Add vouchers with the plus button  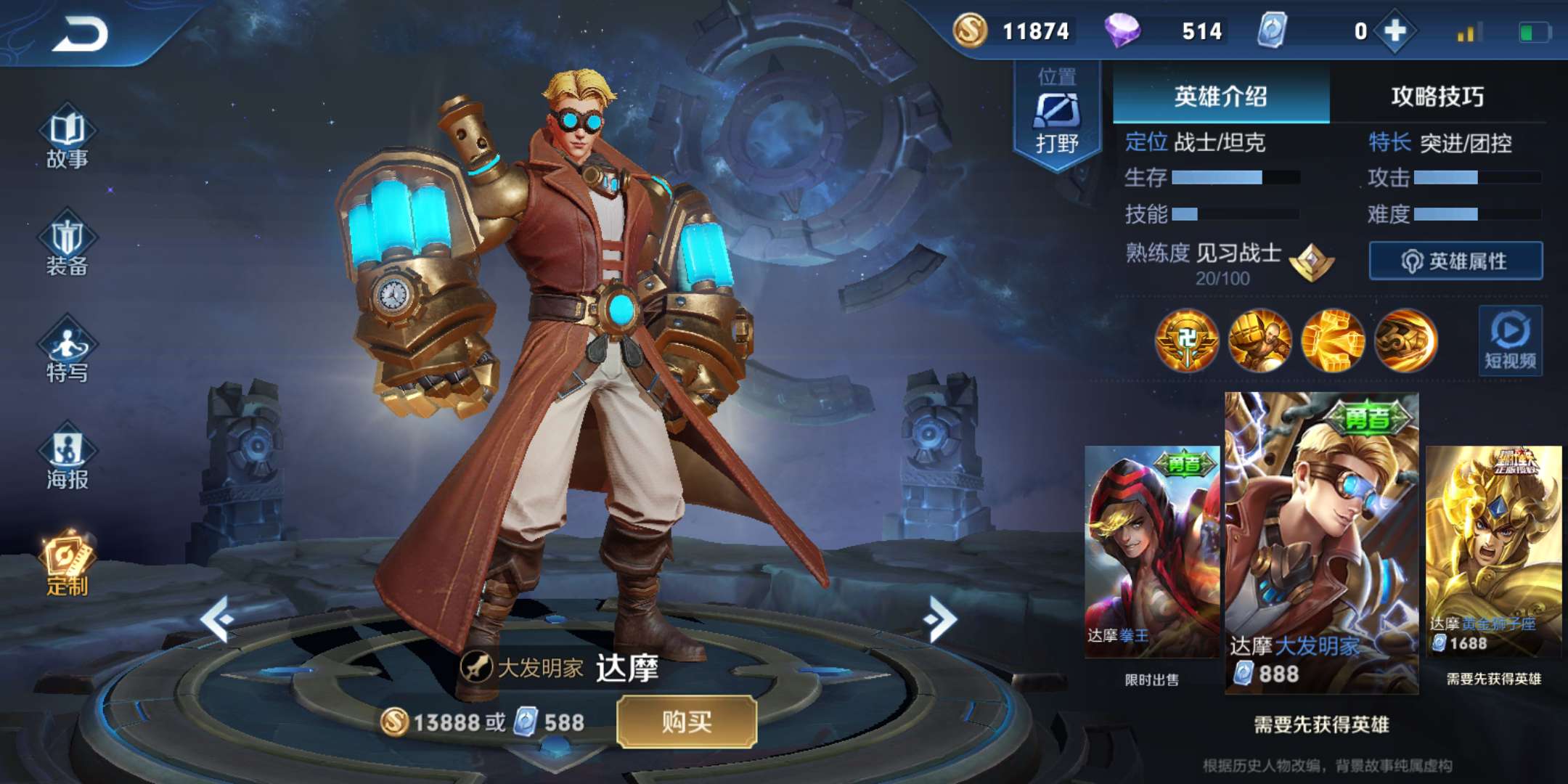1395,31
